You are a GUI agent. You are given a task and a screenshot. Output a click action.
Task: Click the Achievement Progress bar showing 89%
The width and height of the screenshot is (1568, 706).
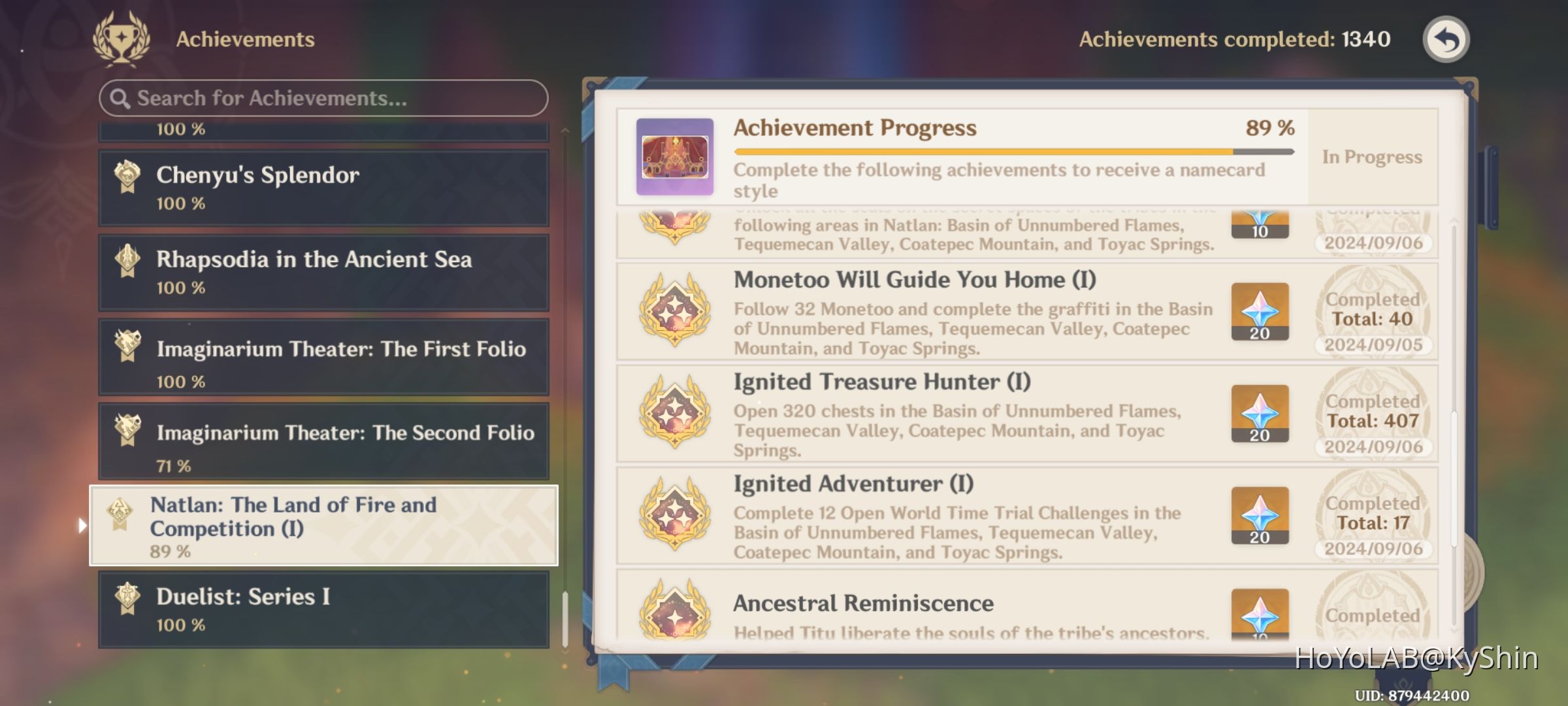pos(1013,150)
